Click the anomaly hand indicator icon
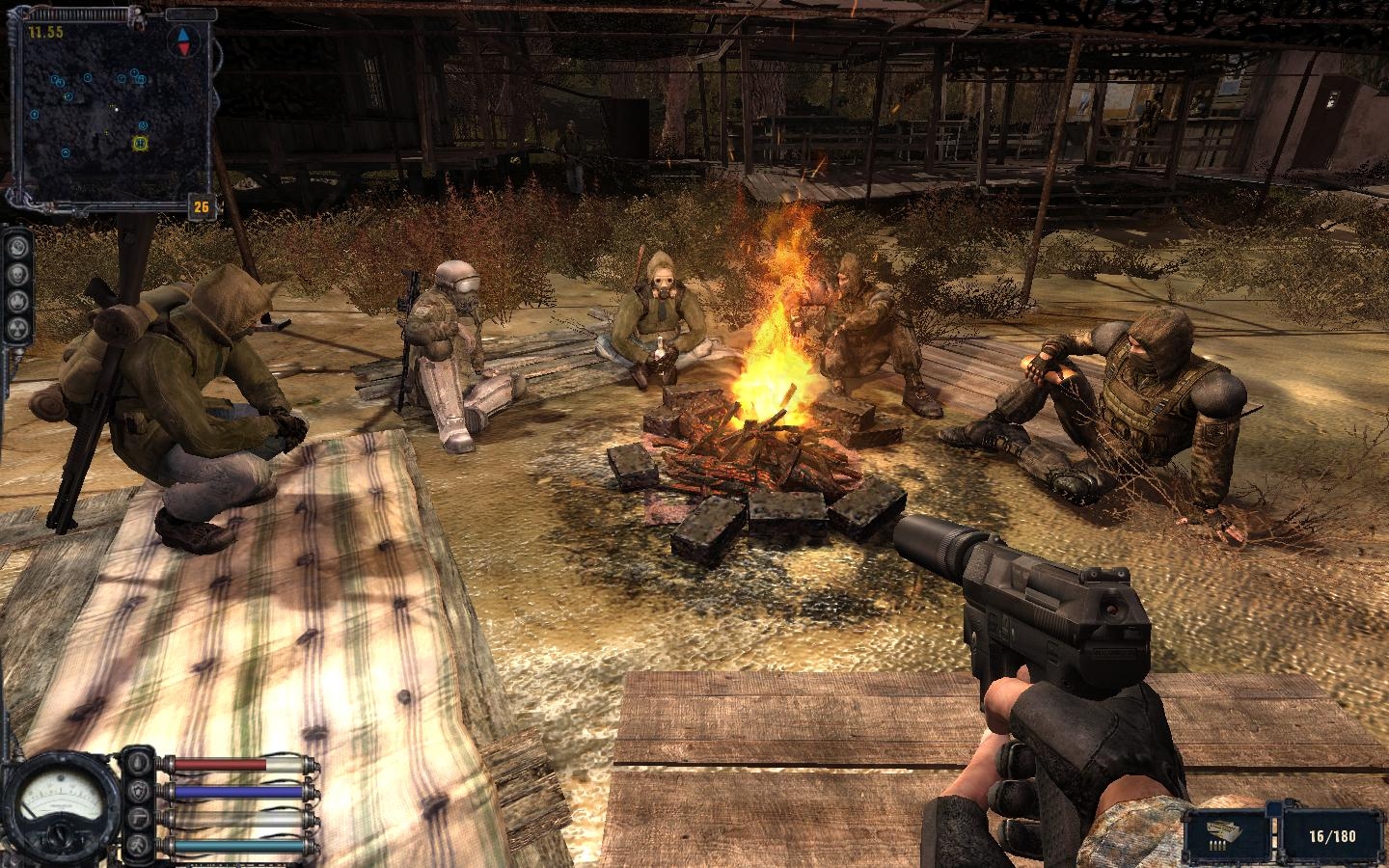The width and height of the screenshot is (1389, 868). (17, 301)
